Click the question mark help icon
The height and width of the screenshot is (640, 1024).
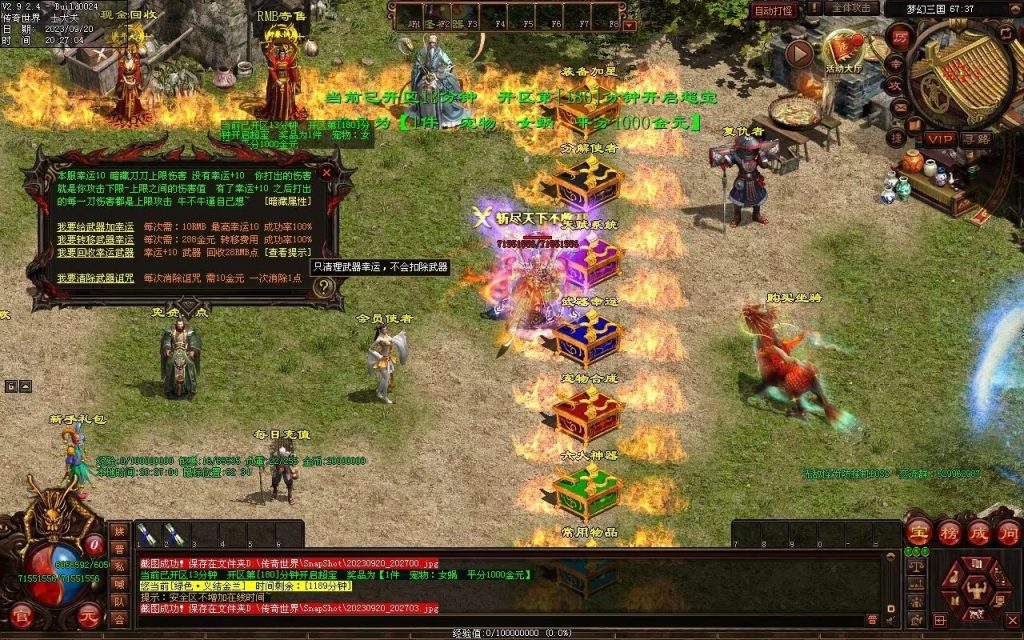click(x=323, y=288)
